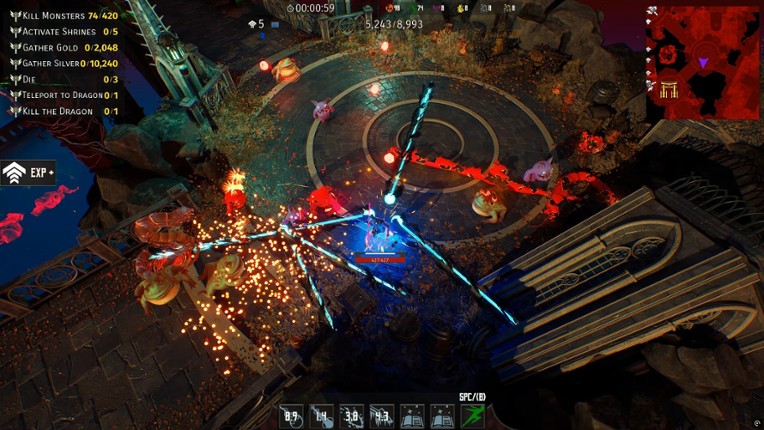This screenshot has width=764, height=430.
Task: Activate the green dash ability
Action: (472, 416)
